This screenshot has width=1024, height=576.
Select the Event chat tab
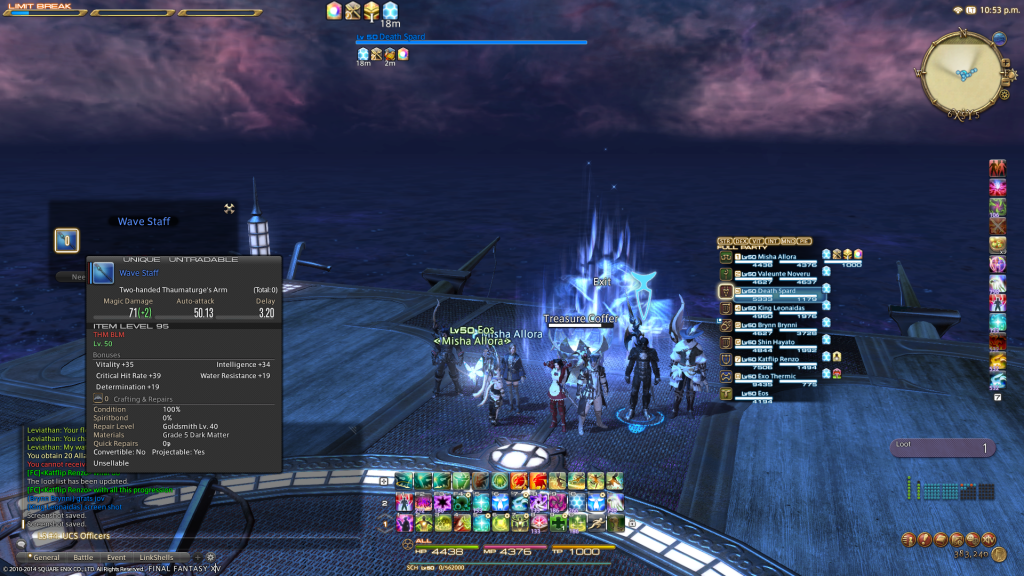116,557
